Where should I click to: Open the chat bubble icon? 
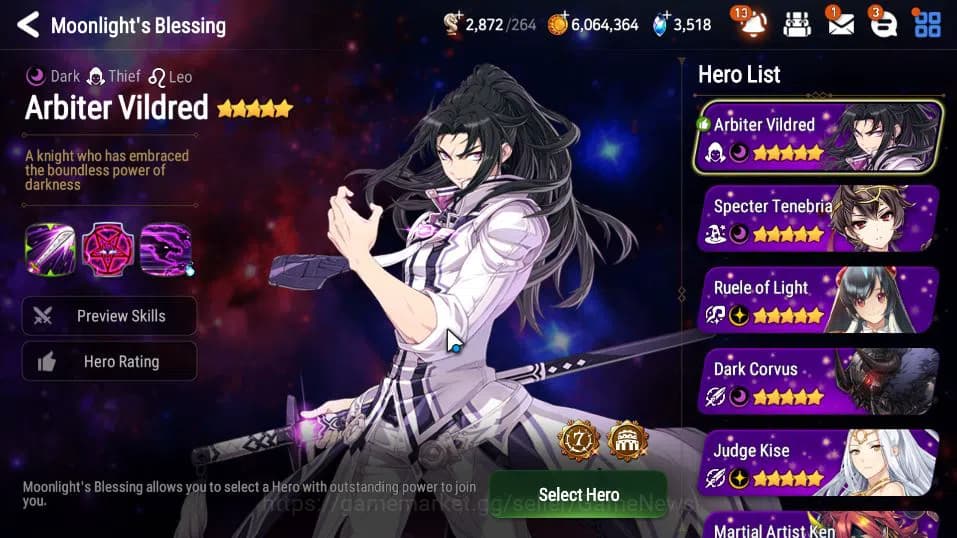[883, 25]
